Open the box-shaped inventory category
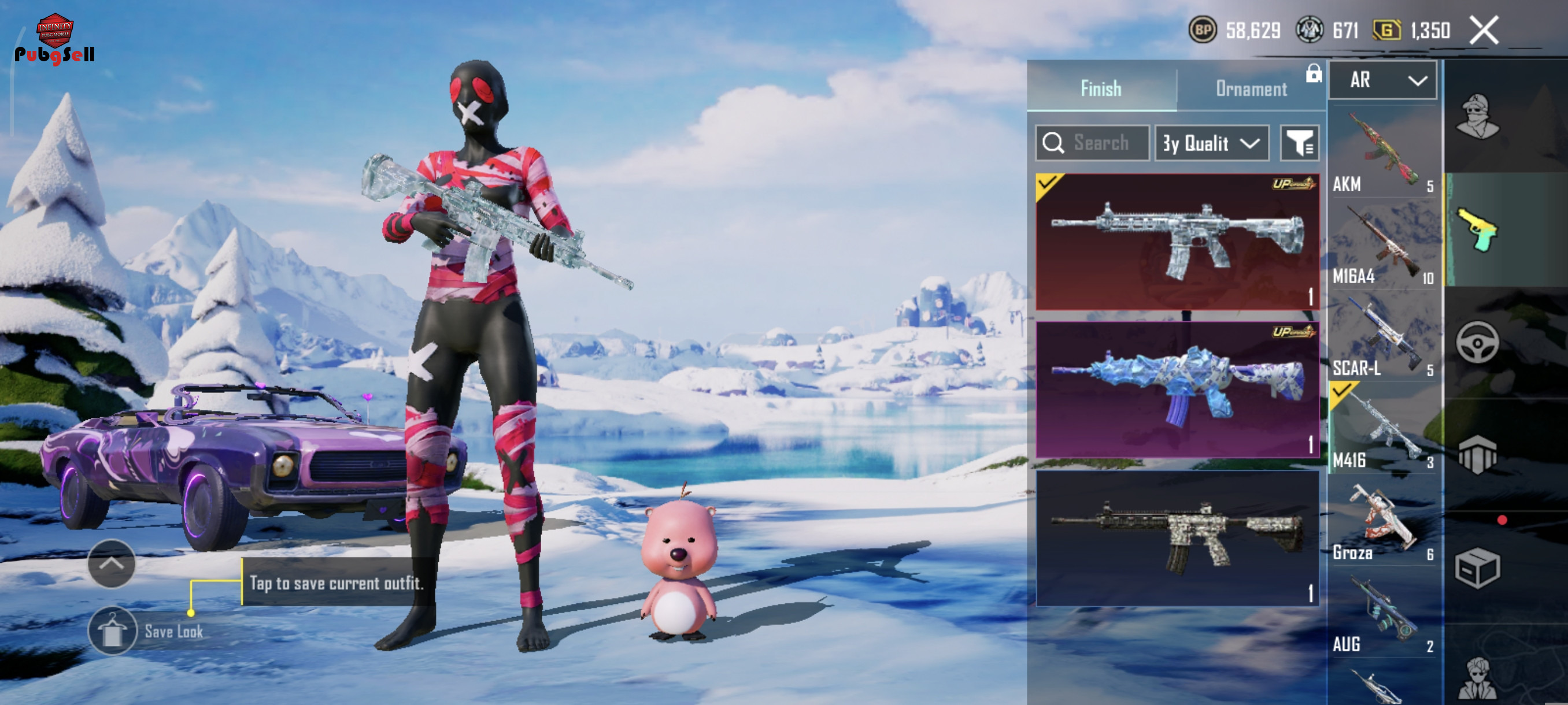 pos(1477,567)
